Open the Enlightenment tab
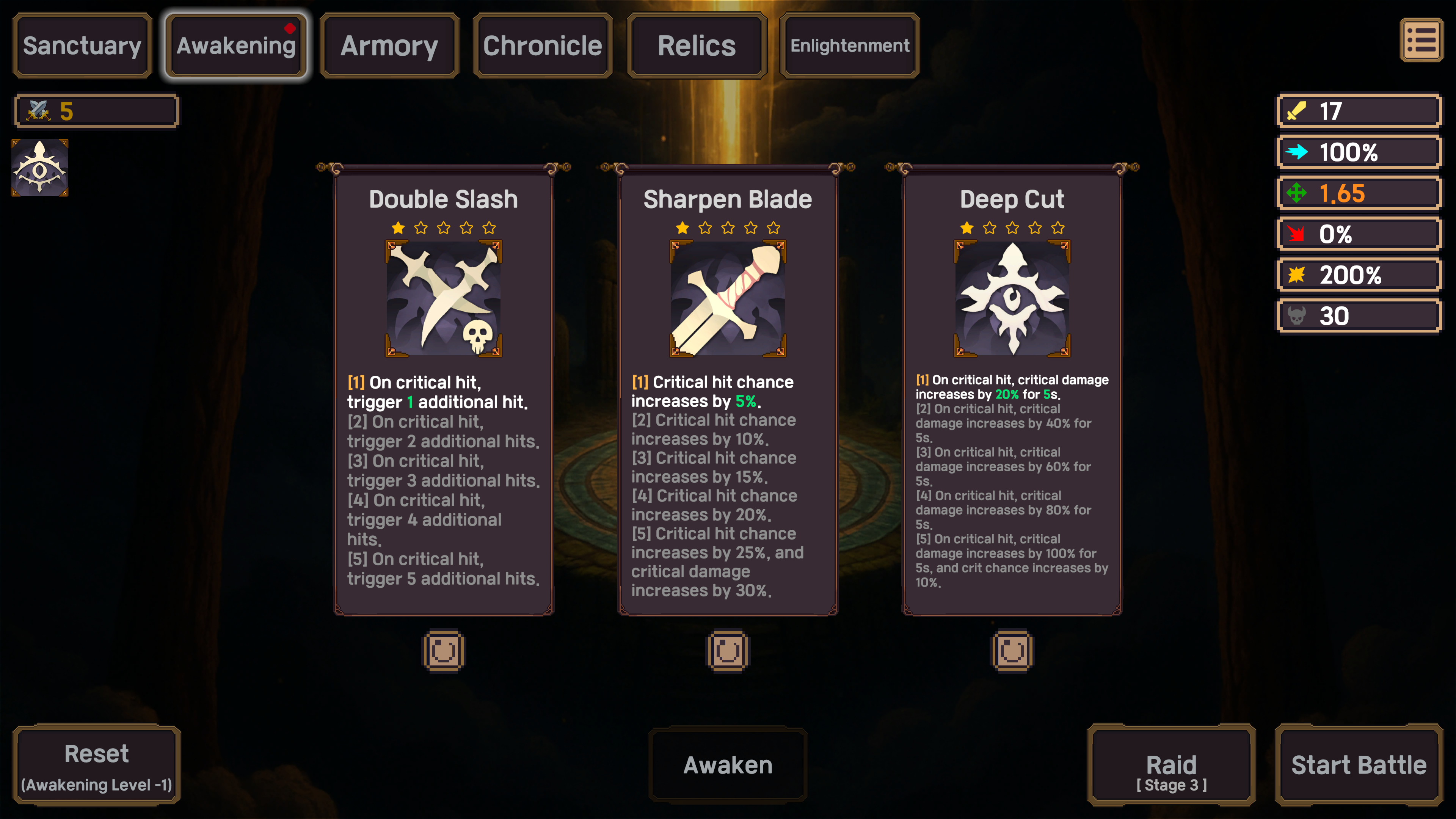The height and width of the screenshot is (819, 1456). [x=849, y=45]
